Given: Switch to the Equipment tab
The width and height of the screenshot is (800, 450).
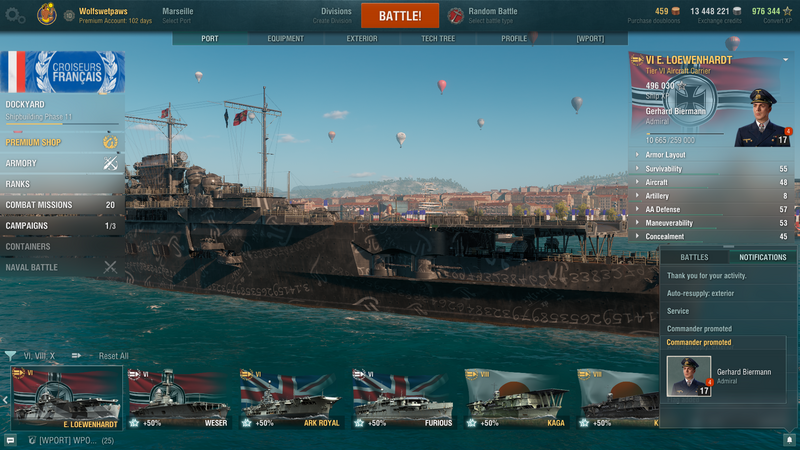Looking at the screenshot, I should click(x=285, y=39).
